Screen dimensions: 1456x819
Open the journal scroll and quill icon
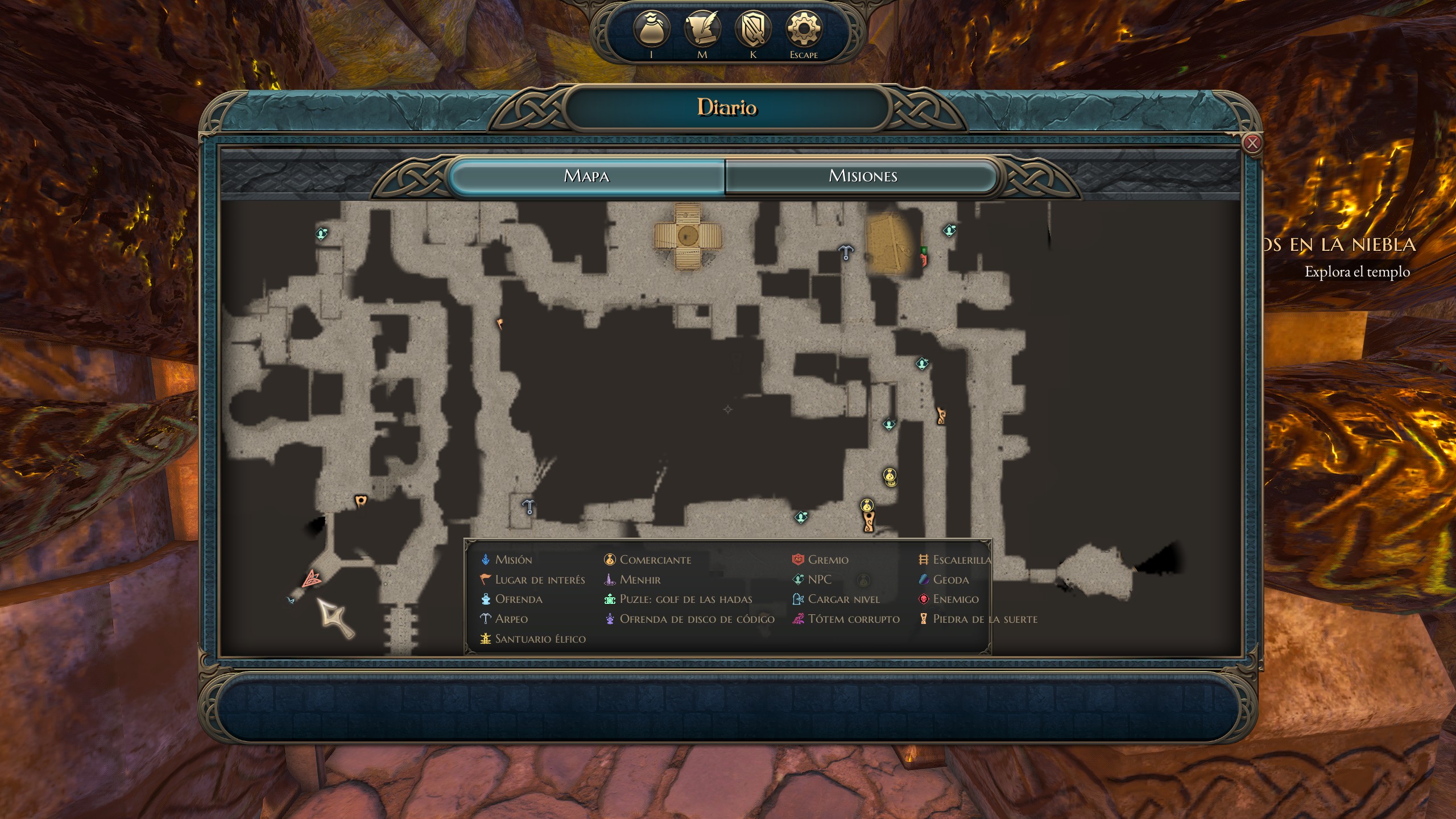[x=702, y=30]
